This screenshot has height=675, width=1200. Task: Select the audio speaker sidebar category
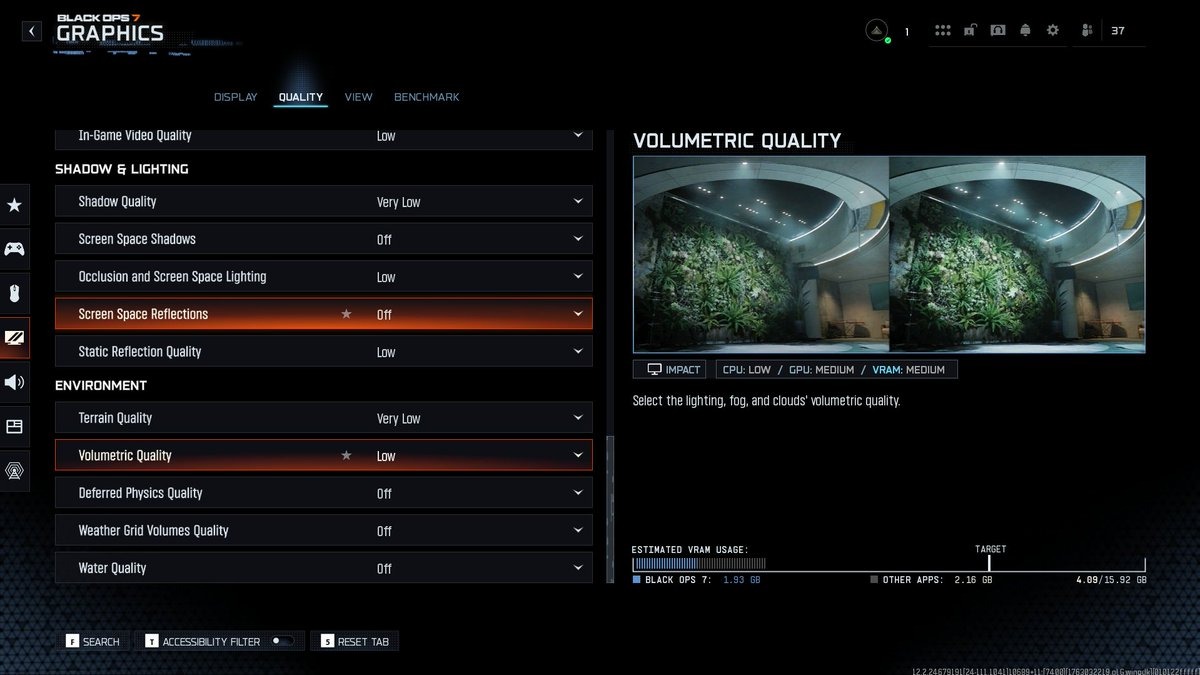(x=14, y=382)
